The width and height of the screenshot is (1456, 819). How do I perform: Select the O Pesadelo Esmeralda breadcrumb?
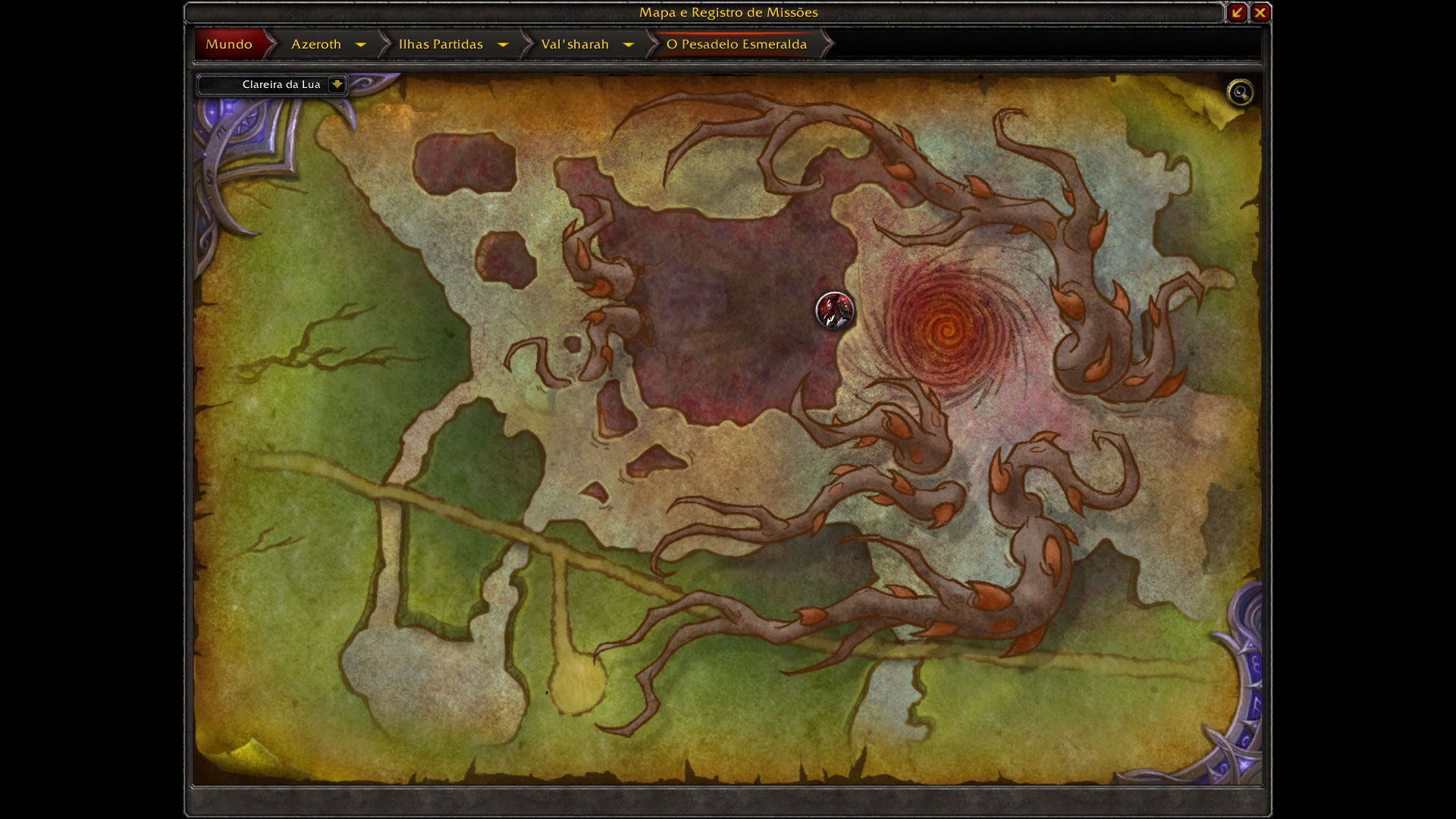point(736,44)
